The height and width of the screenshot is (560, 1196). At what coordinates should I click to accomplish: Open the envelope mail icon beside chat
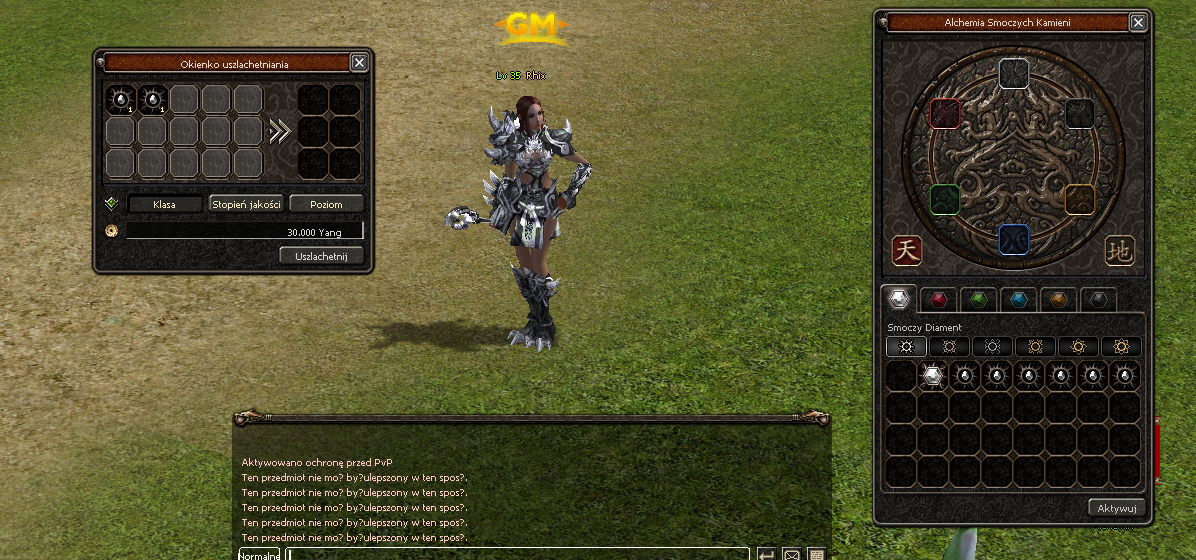click(791, 555)
